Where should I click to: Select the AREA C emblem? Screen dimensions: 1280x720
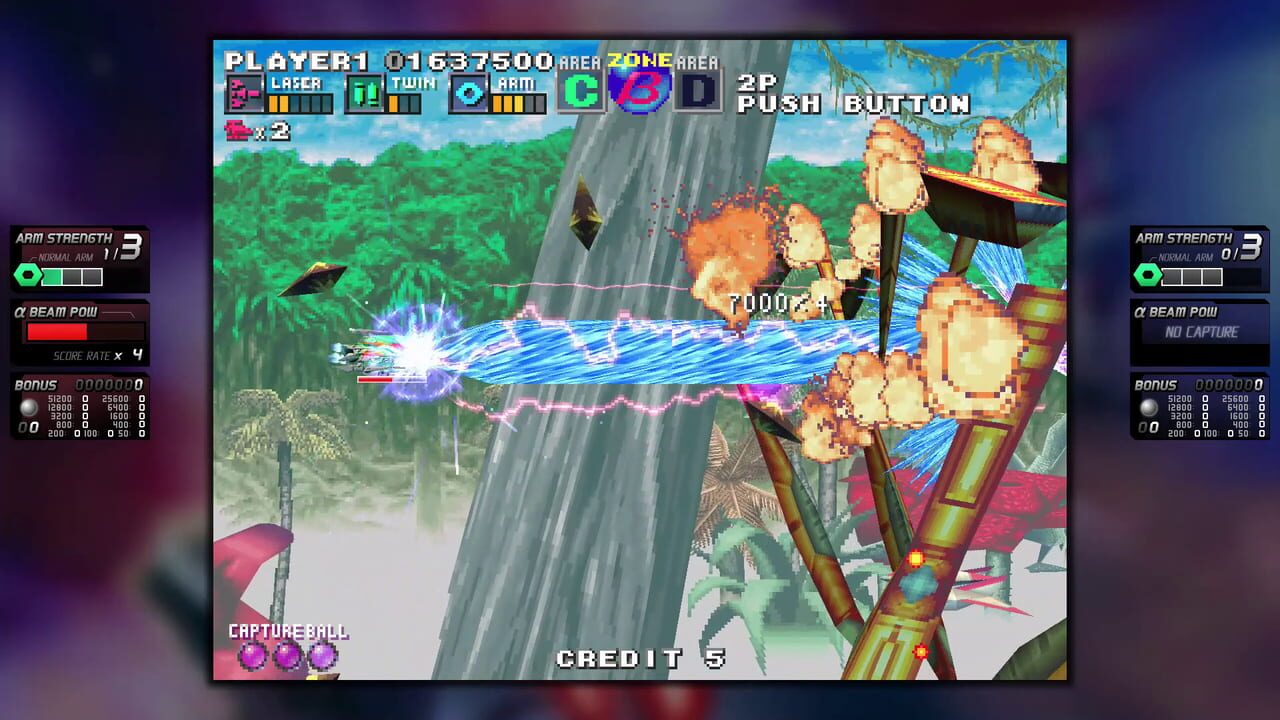(580, 88)
